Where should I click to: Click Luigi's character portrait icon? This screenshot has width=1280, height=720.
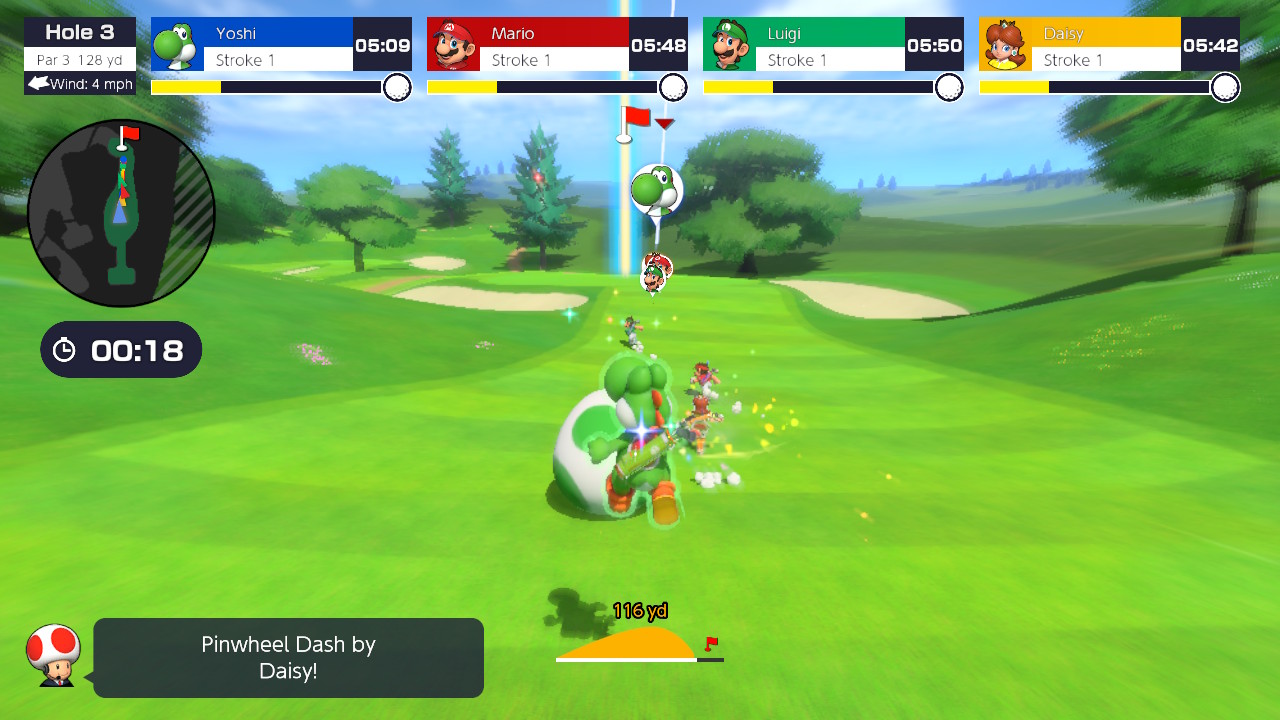[729, 44]
